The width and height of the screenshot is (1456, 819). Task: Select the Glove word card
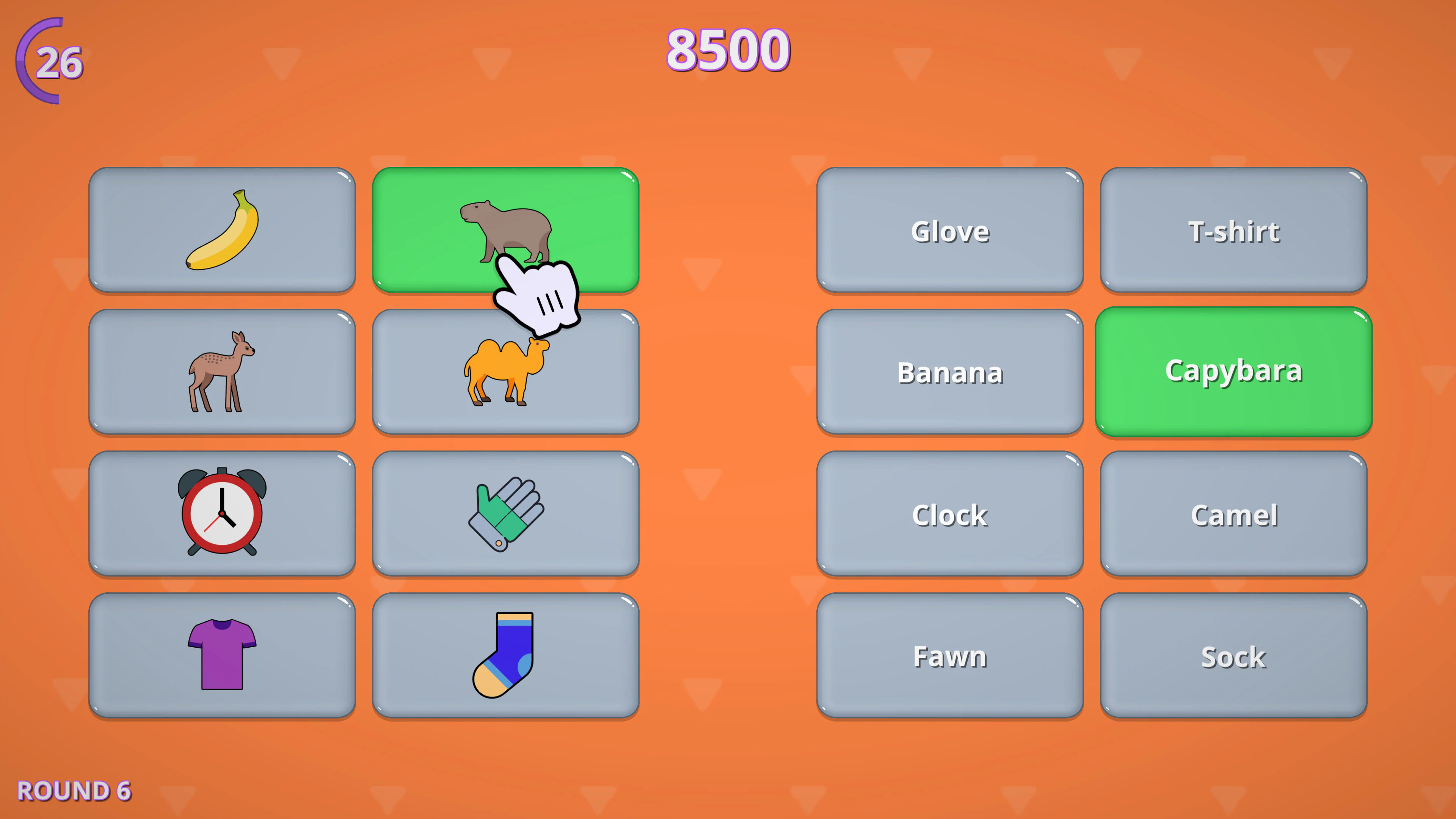tap(949, 230)
